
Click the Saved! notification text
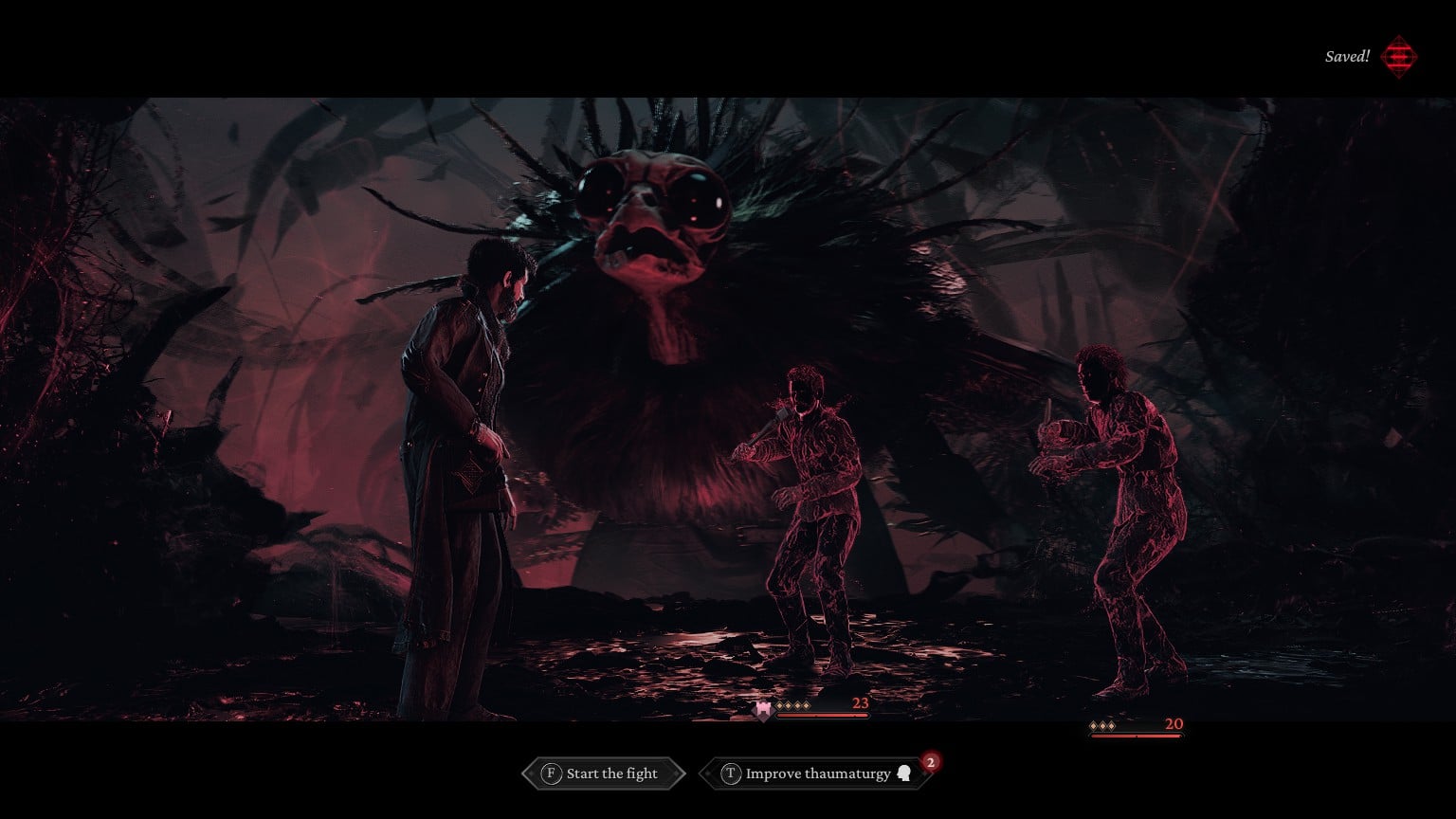(x=1346, y=55)
